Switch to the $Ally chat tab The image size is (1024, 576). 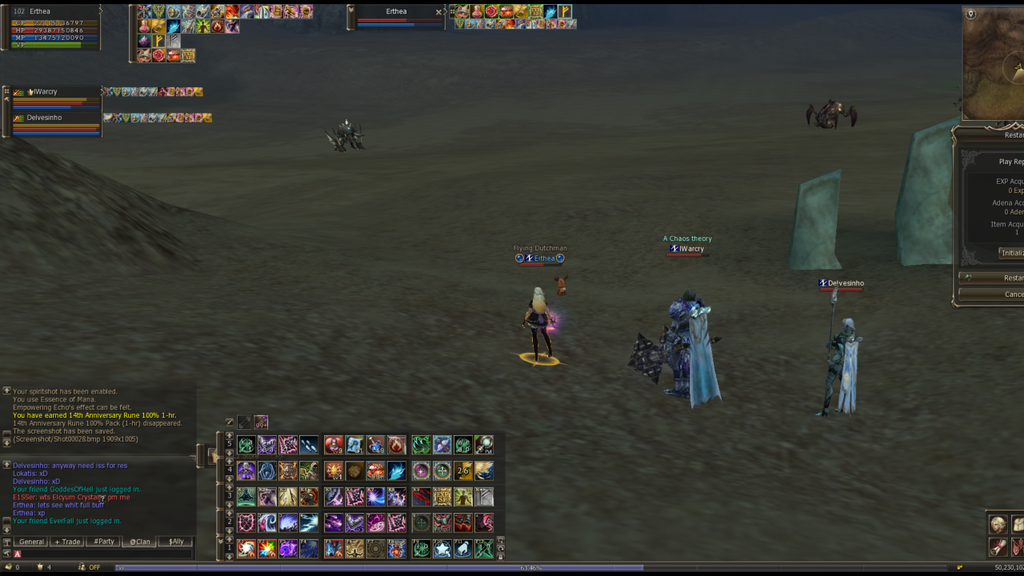tap(176, 542)
